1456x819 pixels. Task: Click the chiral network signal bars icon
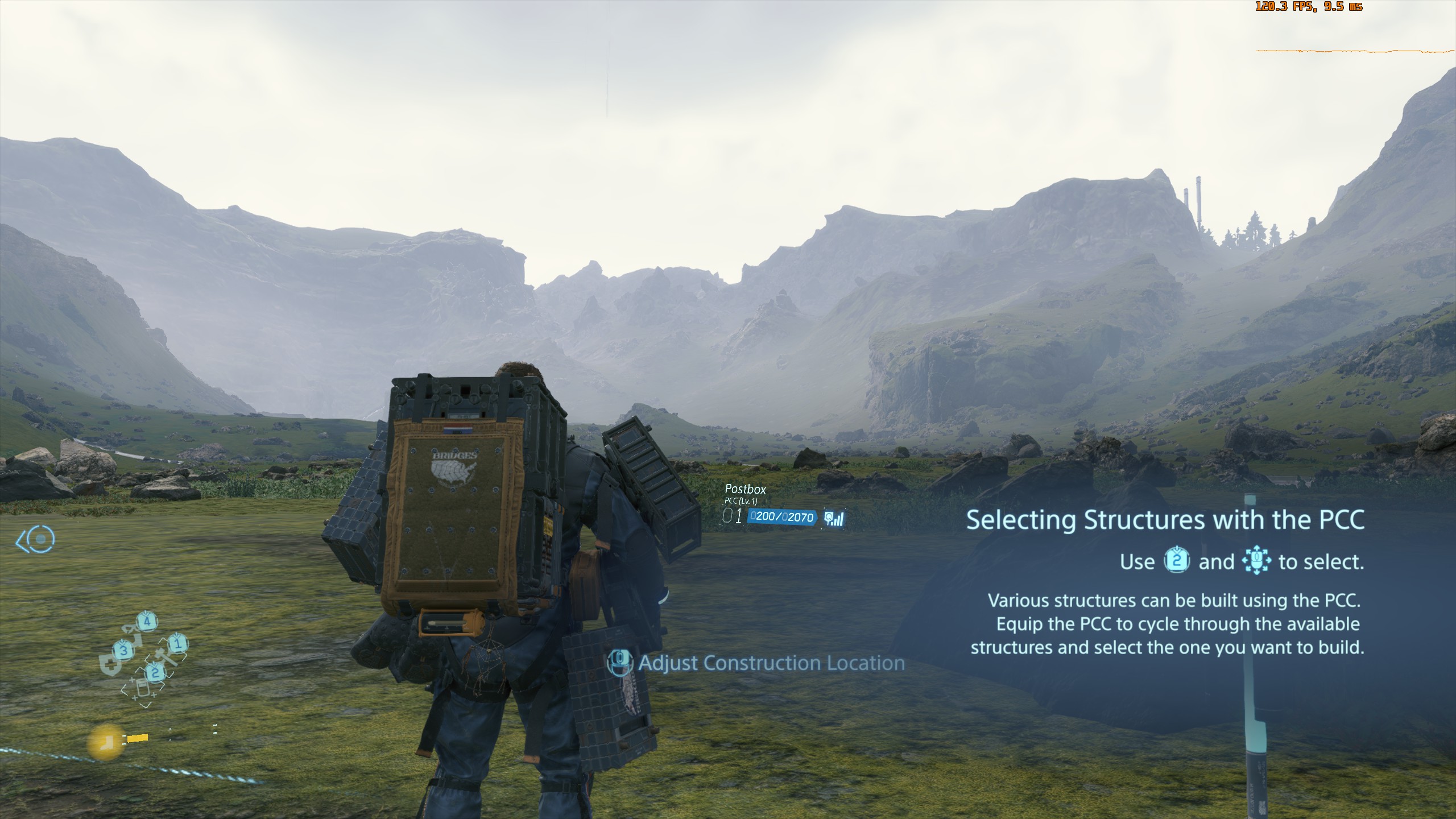click(x=834, y=518)
